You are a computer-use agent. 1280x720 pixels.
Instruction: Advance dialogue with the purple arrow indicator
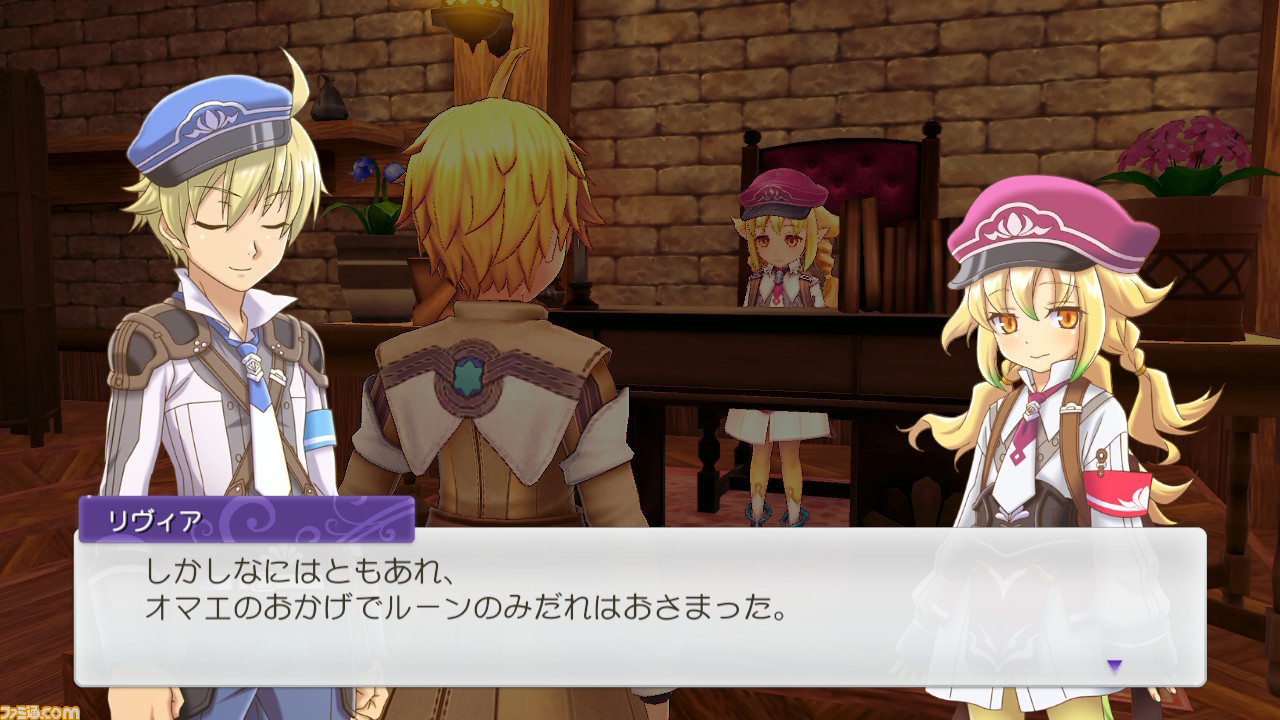pyautogui.click(x=1114, y=665)
